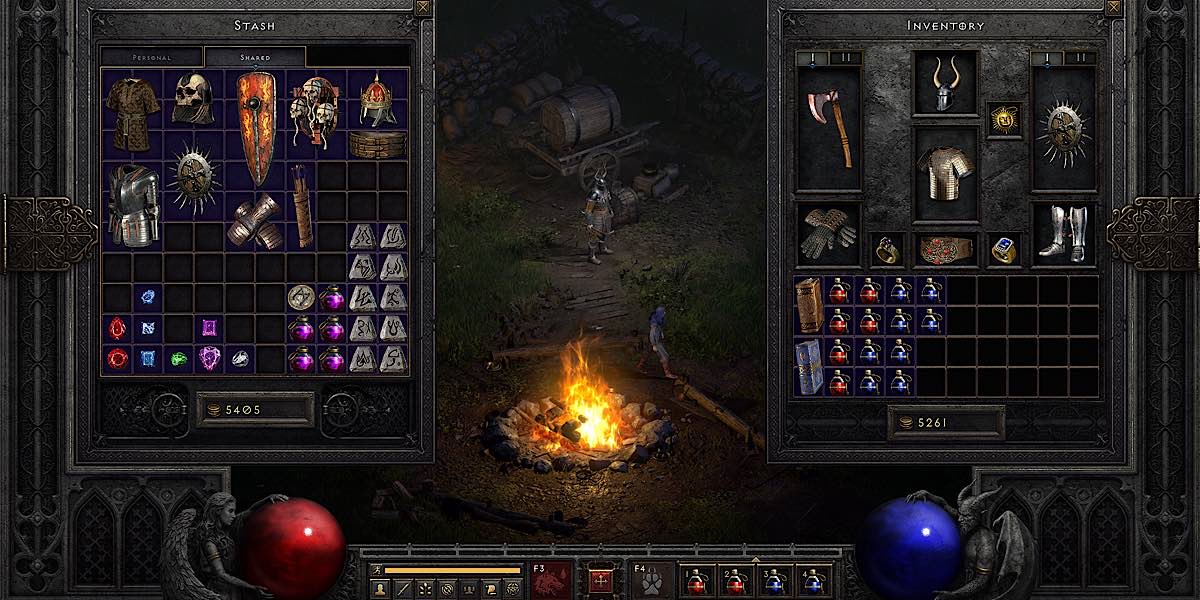1200x600 pixels.
Task: Select the Shared stash tab
Action: (x=255, y=57)
